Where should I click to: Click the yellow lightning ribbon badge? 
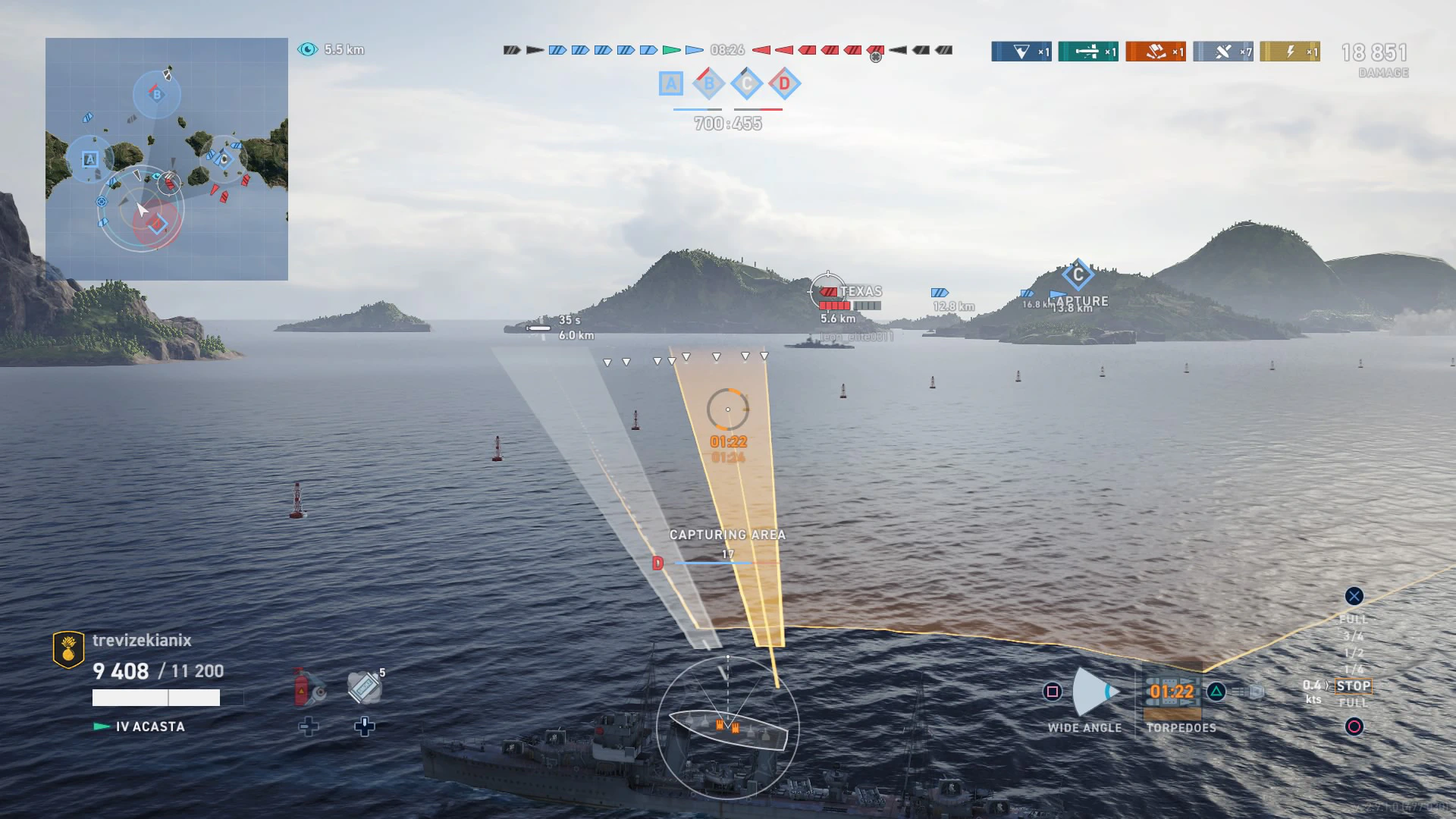point(1289,52)
